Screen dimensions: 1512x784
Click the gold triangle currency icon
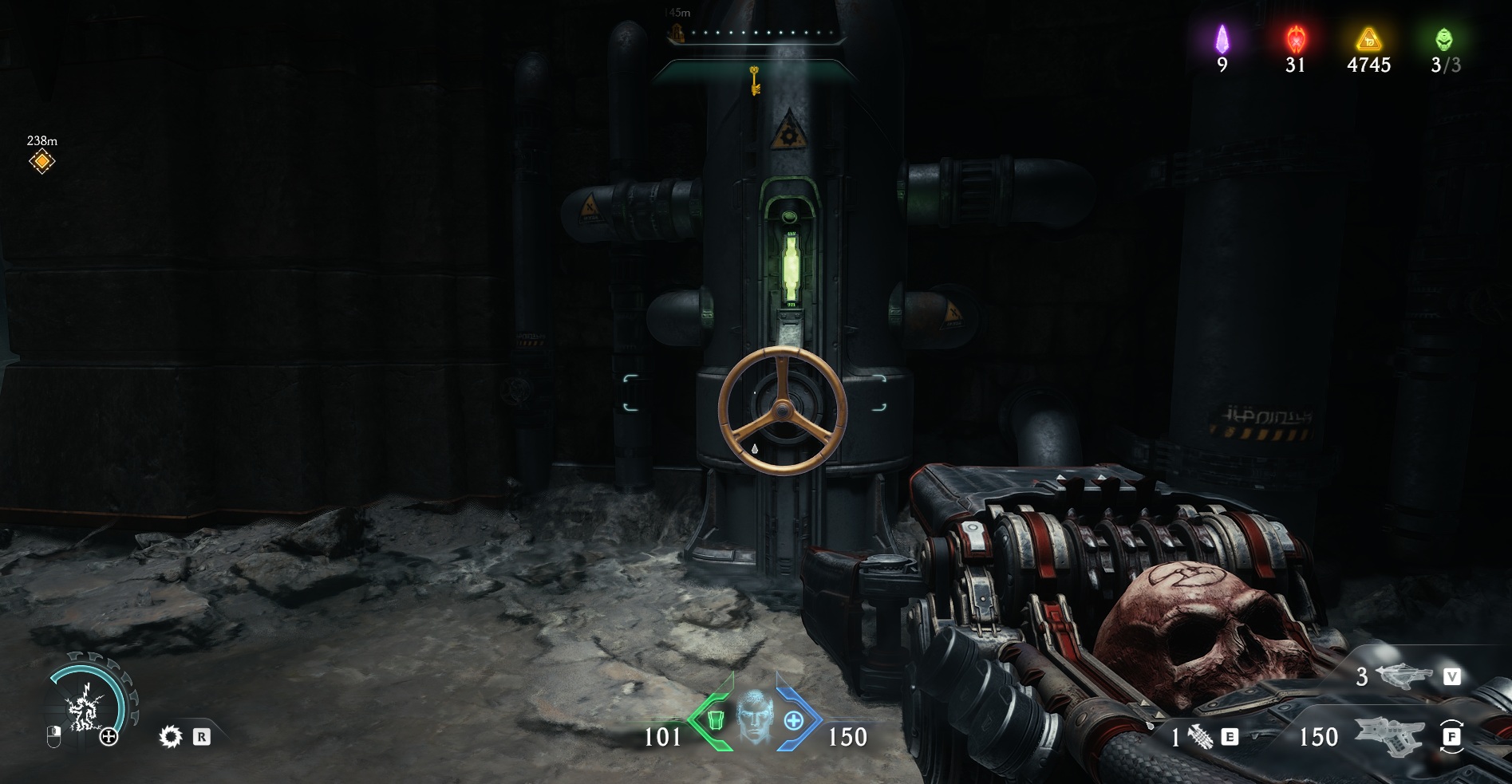[x=1368, y=38]
